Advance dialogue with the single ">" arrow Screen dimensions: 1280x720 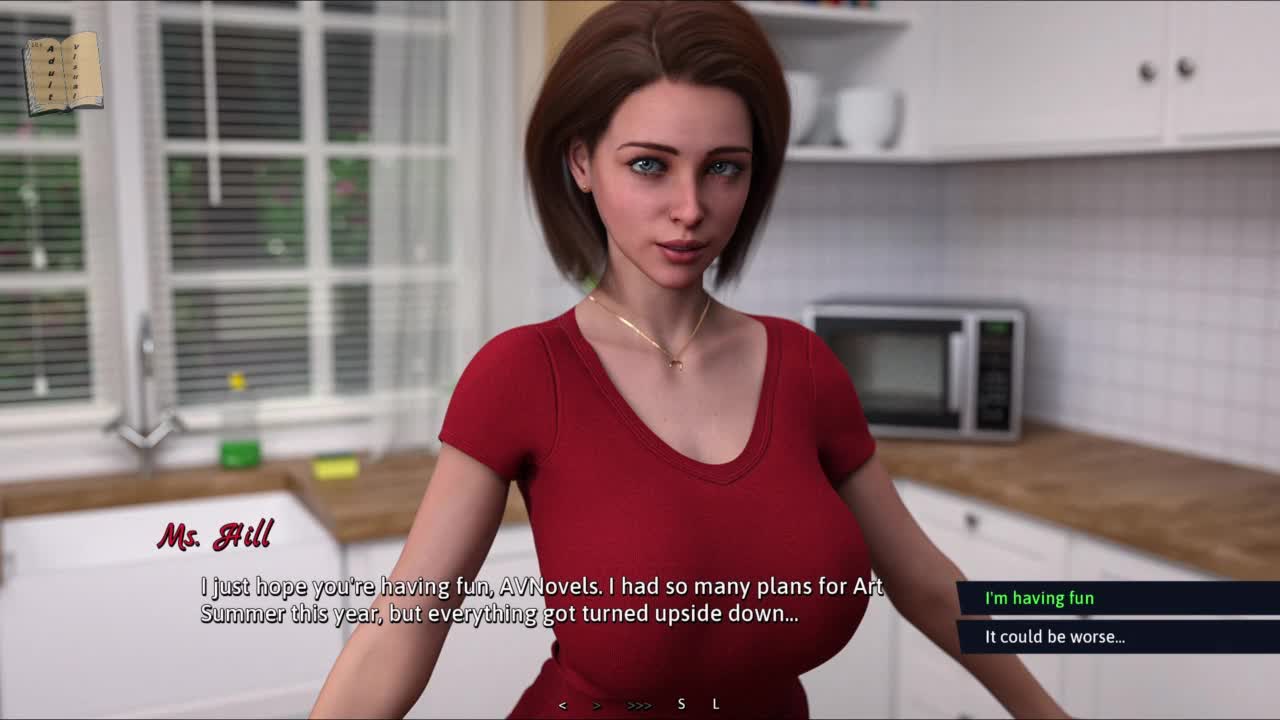[597, 705]
